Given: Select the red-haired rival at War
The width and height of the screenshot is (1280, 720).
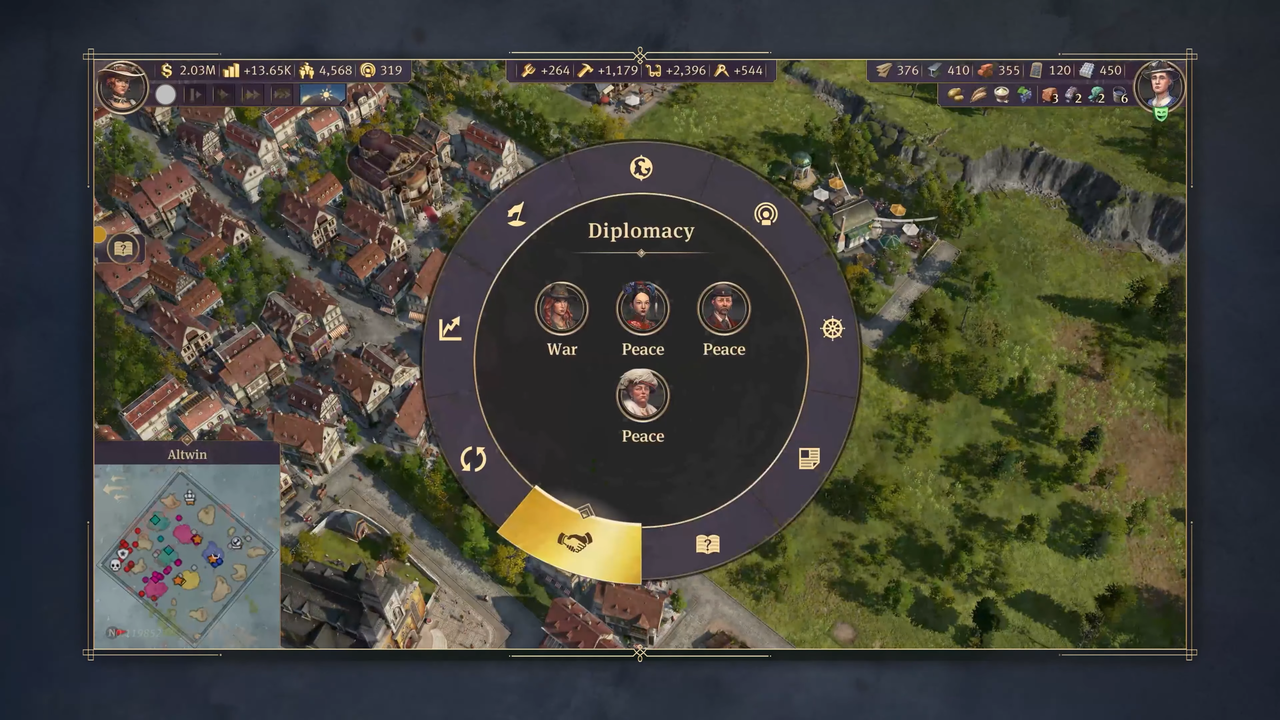Looking at the screenshot, I should tap(561, 308).
